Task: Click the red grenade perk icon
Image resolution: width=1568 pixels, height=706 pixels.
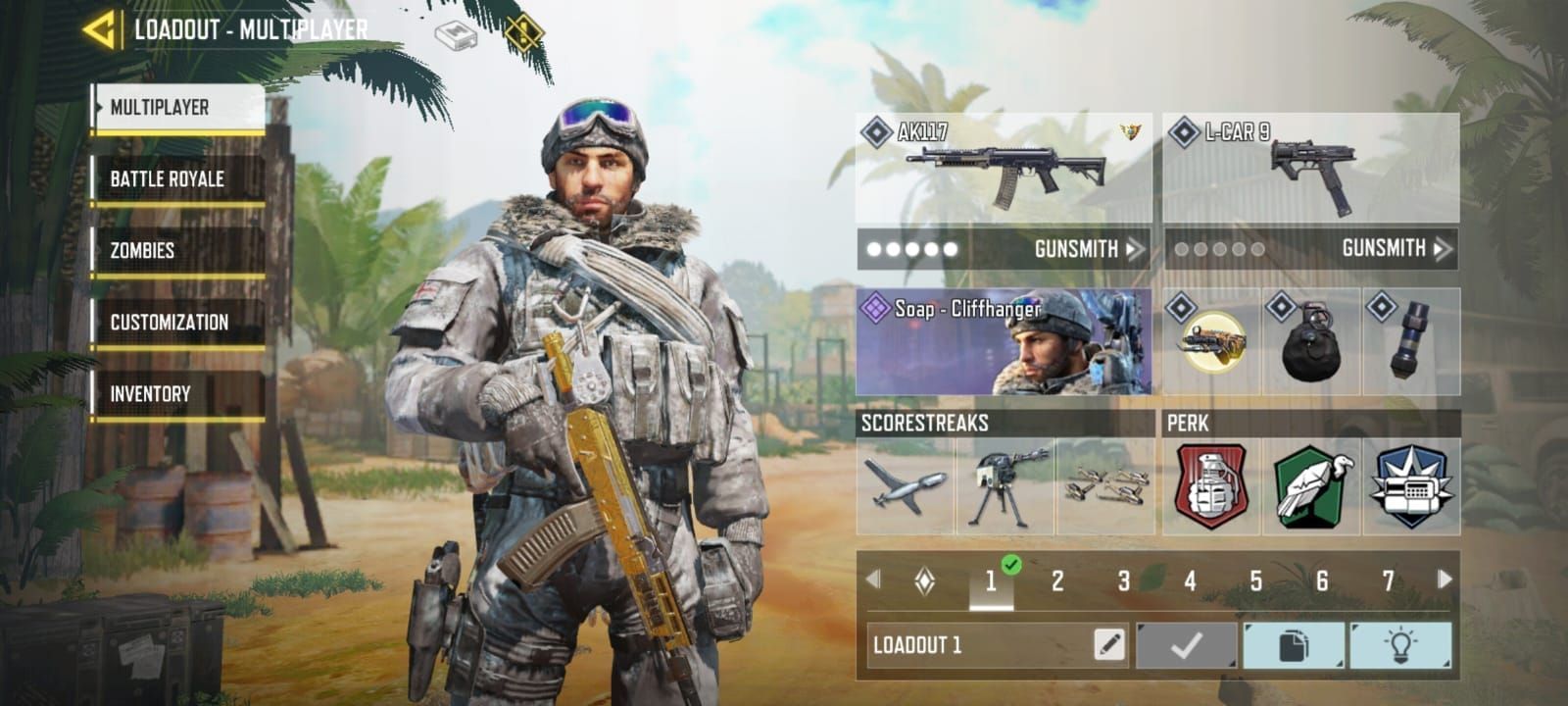Action: coord(1208,485)
